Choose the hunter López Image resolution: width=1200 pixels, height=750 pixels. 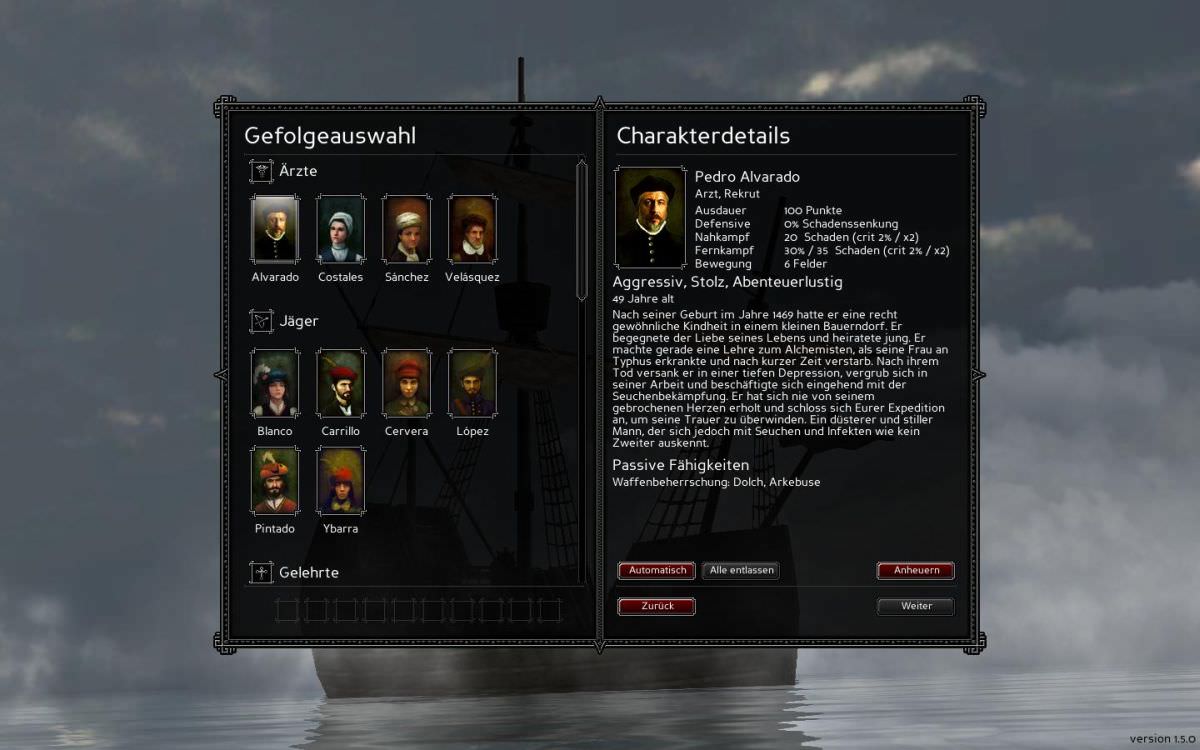(x=472, y=383)
